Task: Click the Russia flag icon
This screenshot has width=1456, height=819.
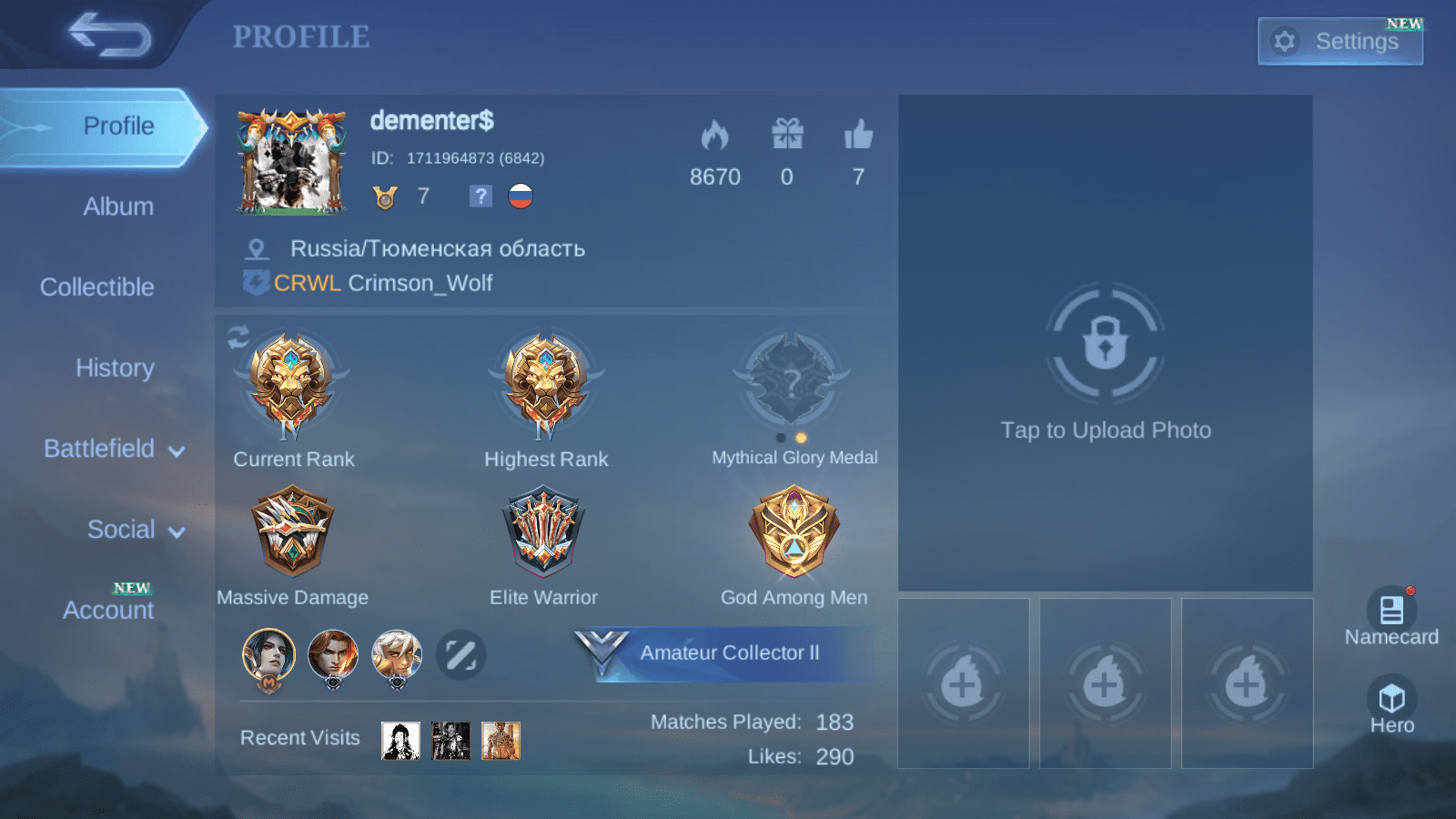Action: click(x=519, y=196)
